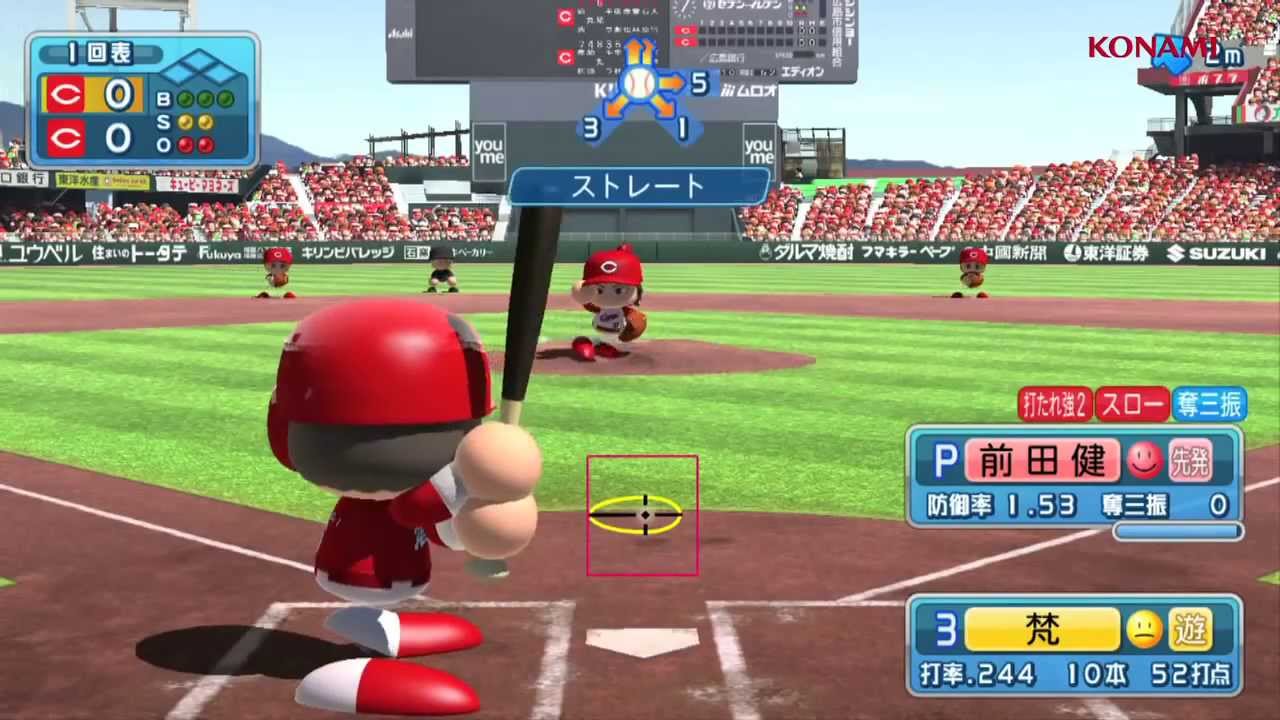Toggle the first green Ball lamp

(186, 99)
